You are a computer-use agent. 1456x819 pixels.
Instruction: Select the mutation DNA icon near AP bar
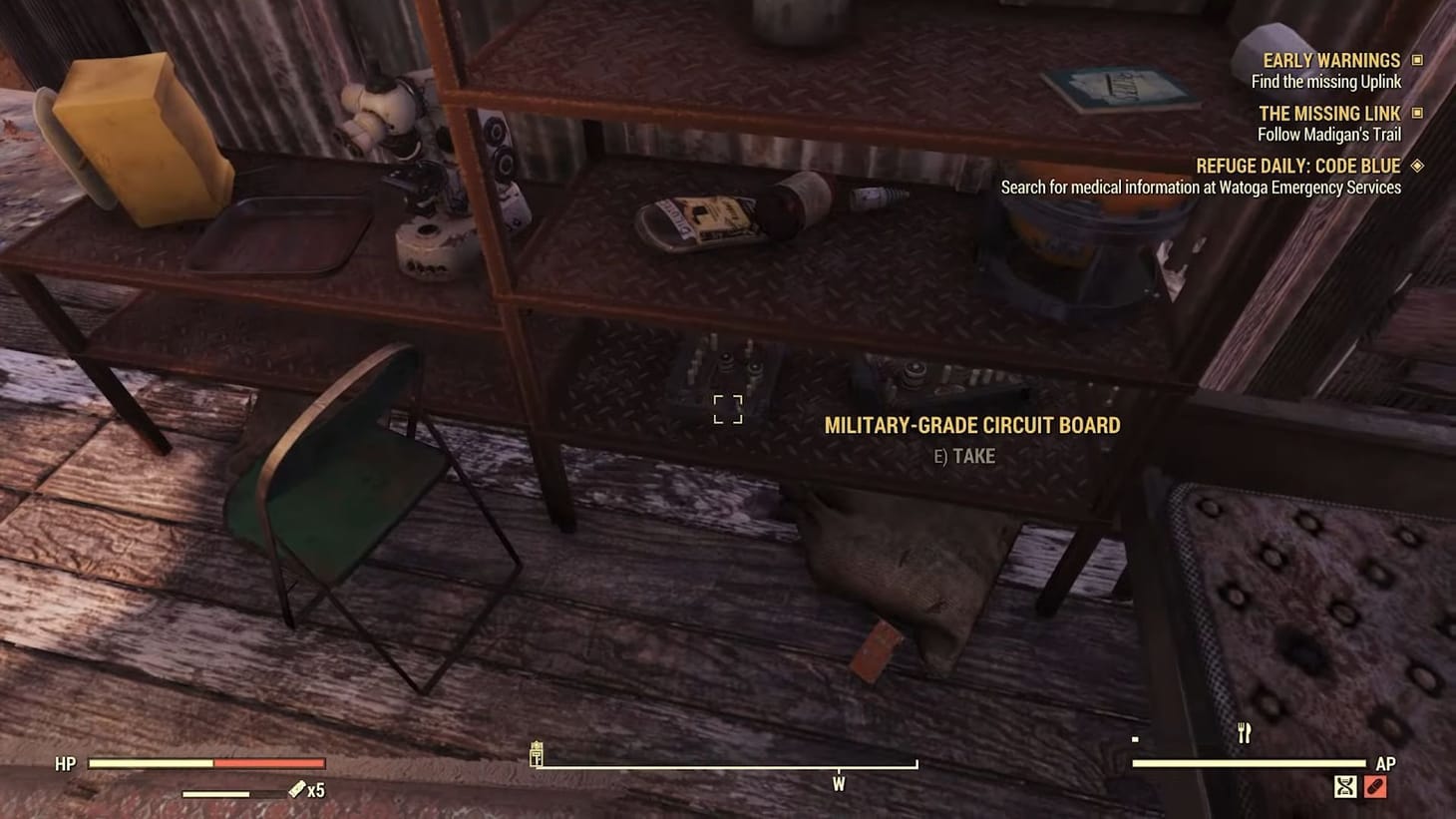point(1347,787)
